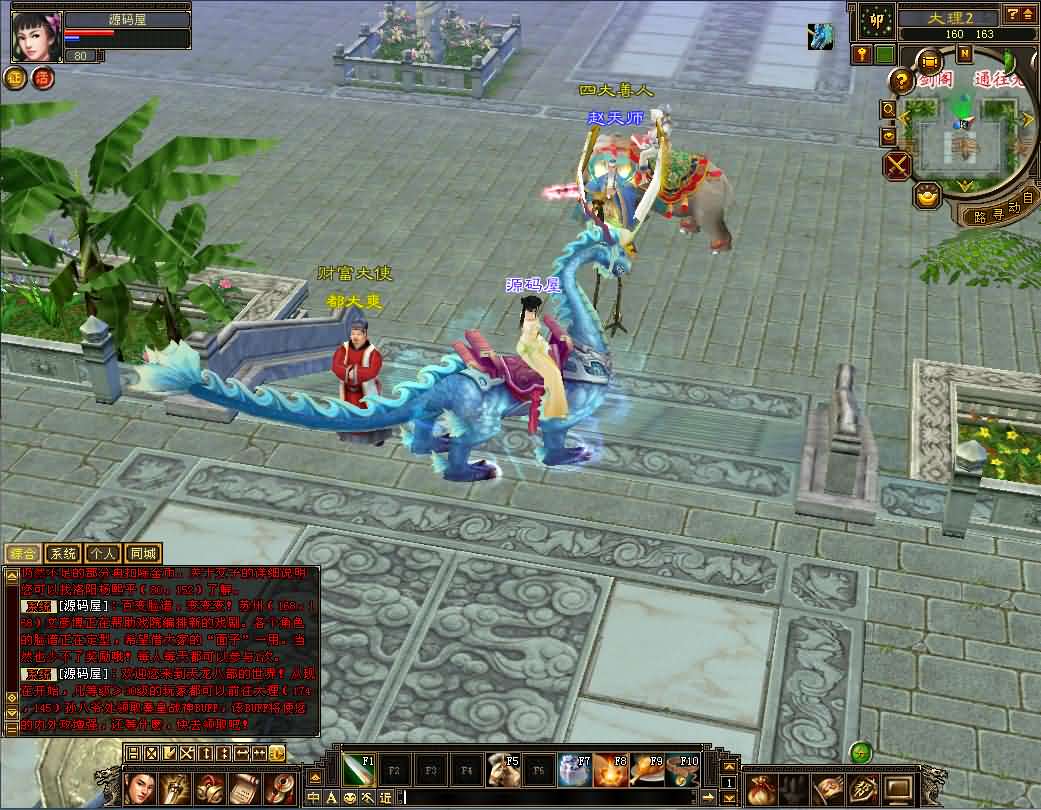
Task: Click the chat text input field
Action: click(550, 797)
